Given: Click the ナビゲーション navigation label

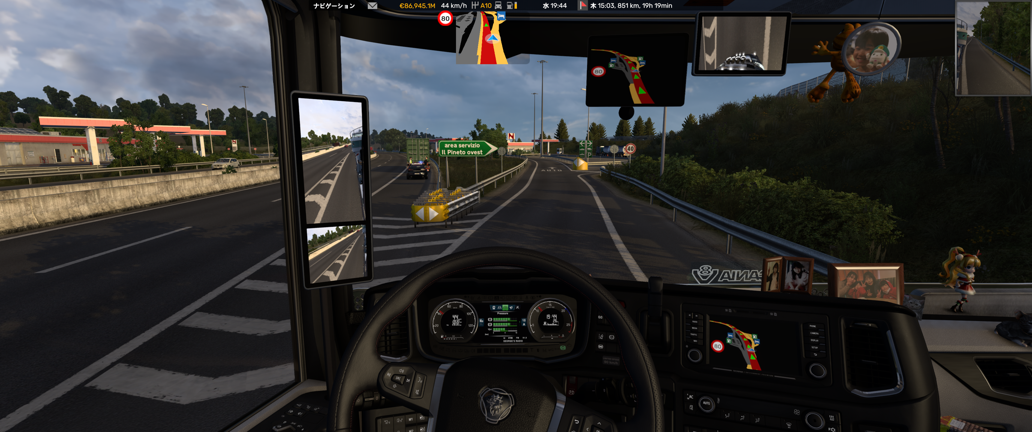Looking at the screenshot, I should [x=334, y=6].
